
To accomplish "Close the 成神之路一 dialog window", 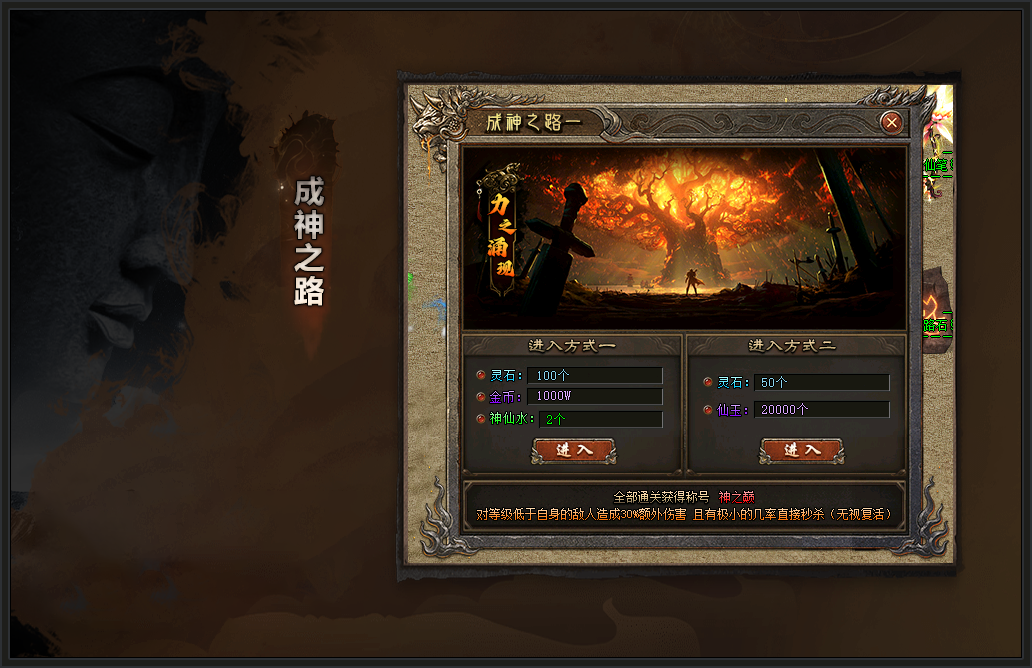I will pyautogui.click(x=892, y=122).
